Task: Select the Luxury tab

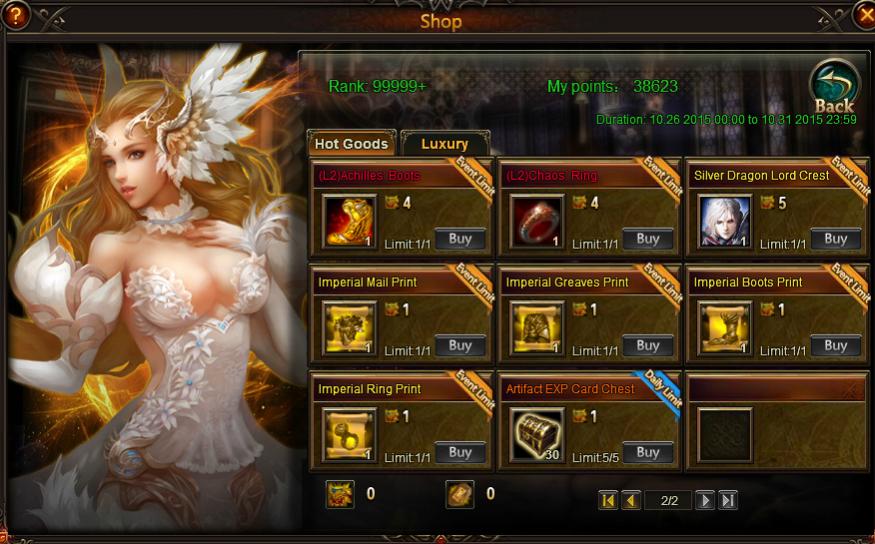Action: 444,144
